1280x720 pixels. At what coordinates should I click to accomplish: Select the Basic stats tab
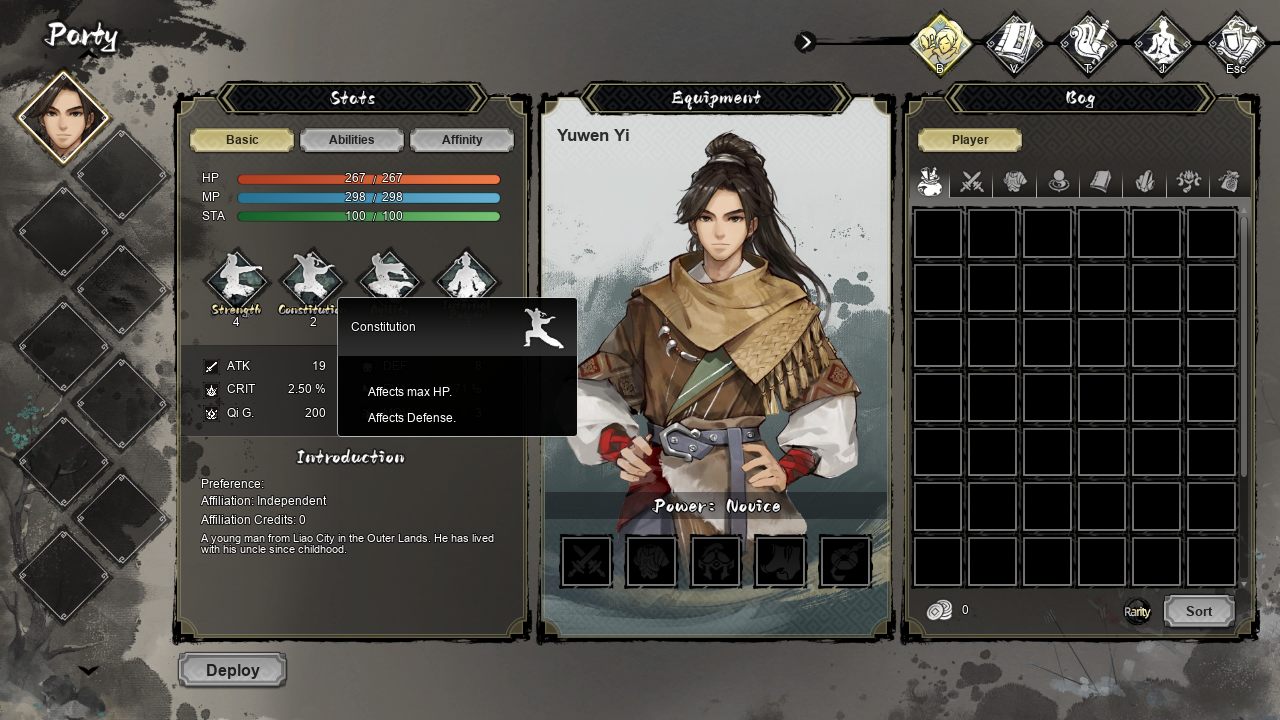(x=242, y=140)
